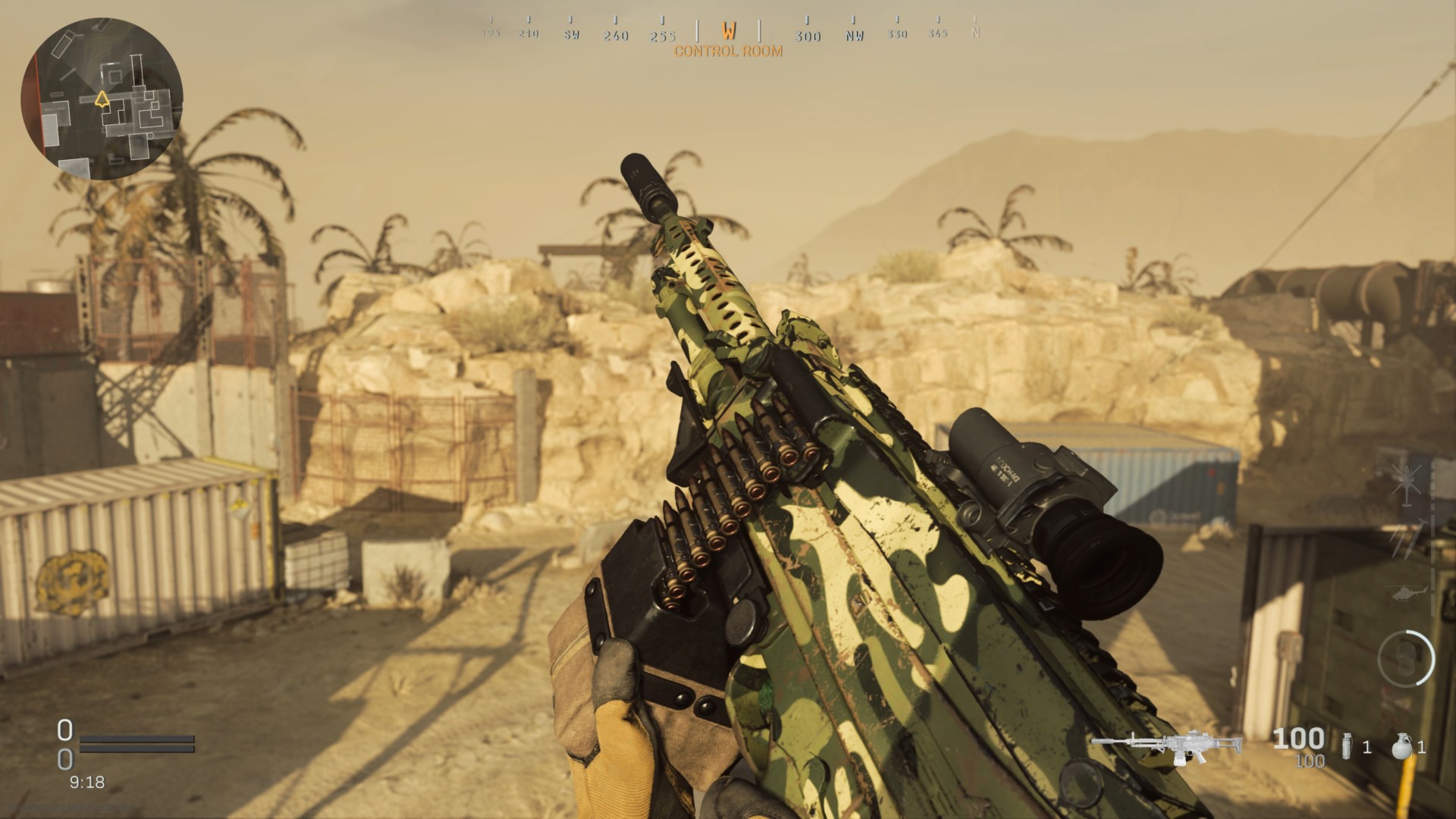This screenshot has width=1456, height=819.
Task: Click the player arrow on the minimap
Action: point(102,99)
